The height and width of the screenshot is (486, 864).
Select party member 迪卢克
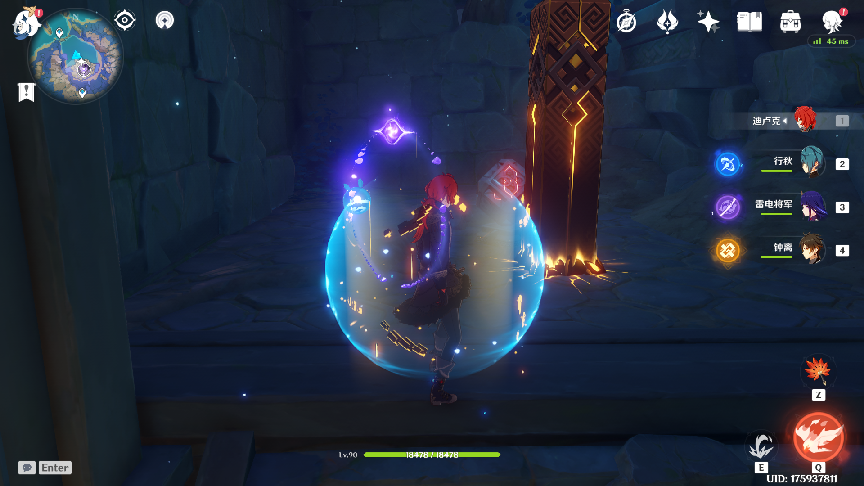[806, 120]
